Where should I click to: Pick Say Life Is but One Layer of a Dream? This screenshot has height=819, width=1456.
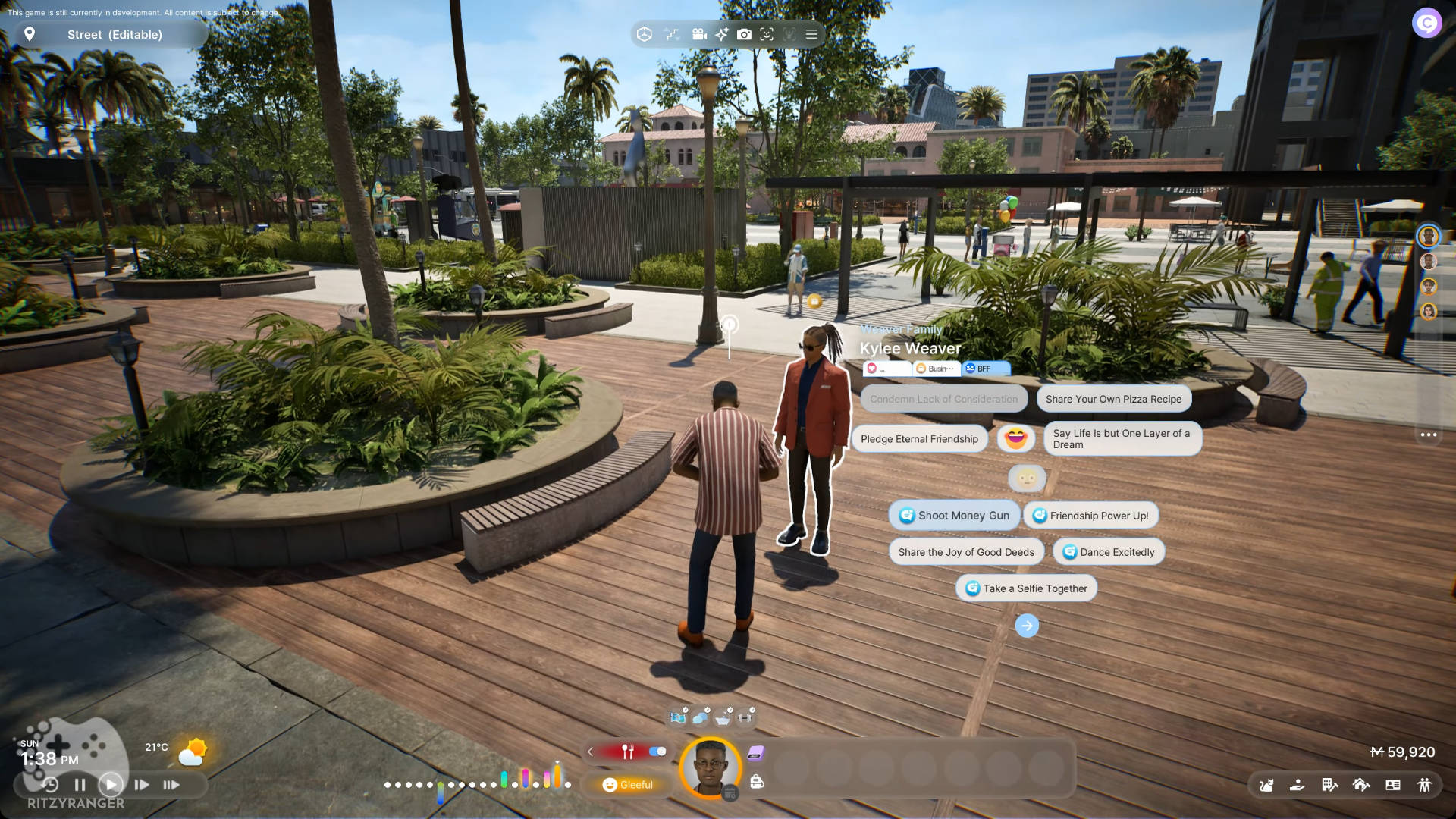(1122, 439)
